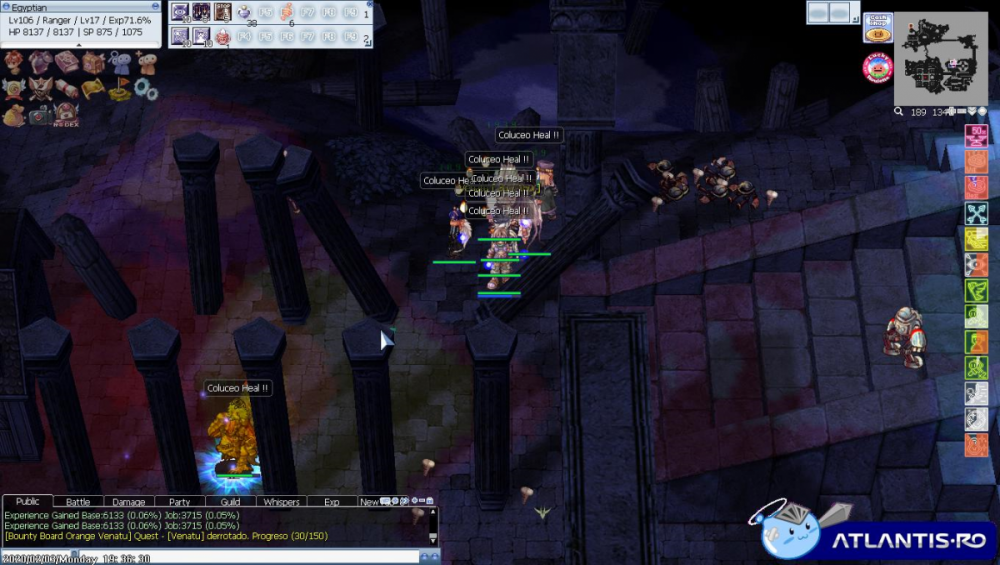Select the Public chat tab
Viewport: 1000px width, 565px height.
point(28,502)
